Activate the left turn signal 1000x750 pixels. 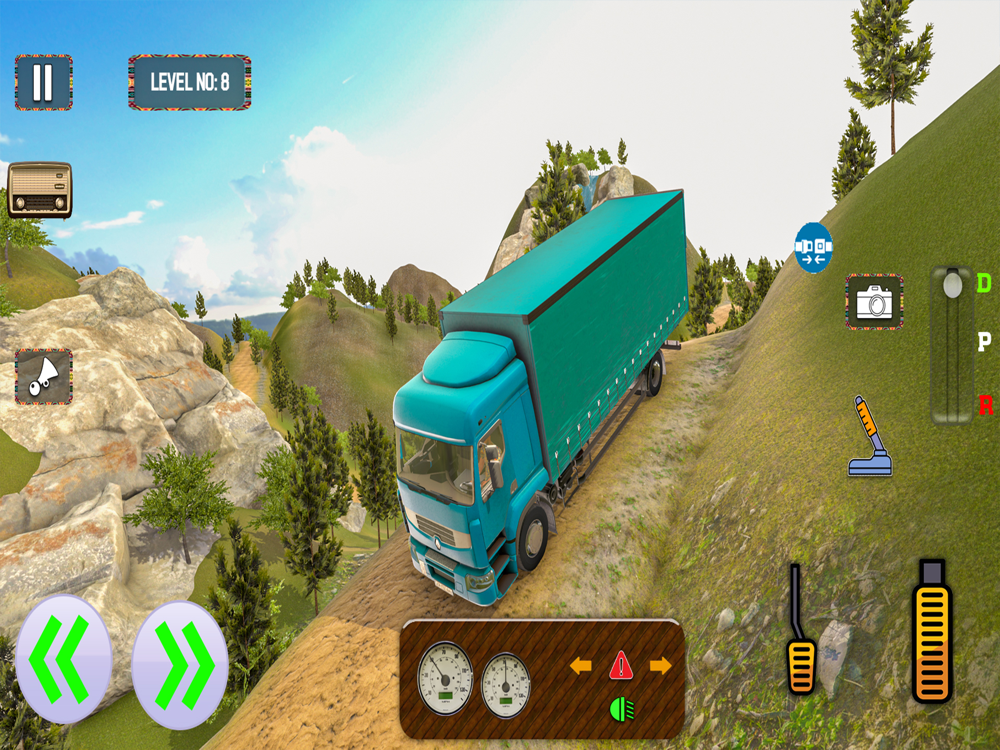580,665
